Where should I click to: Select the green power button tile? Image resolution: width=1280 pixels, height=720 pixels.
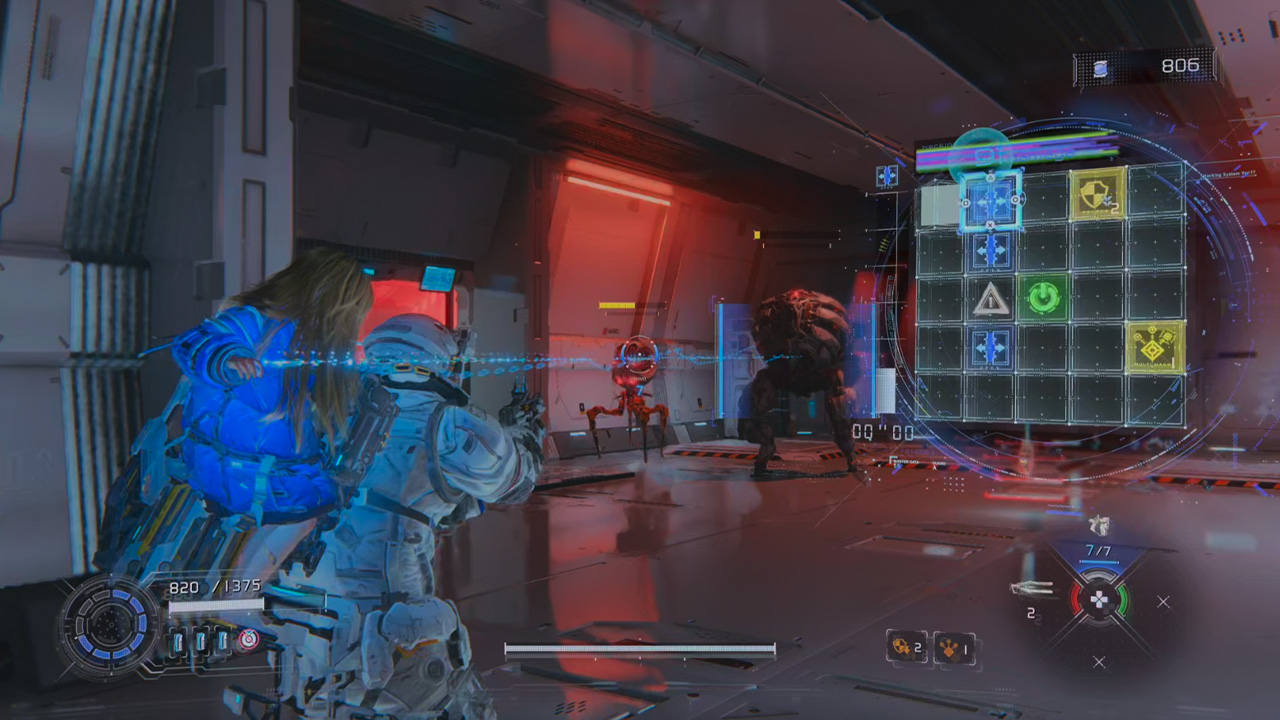point(1045,297)
